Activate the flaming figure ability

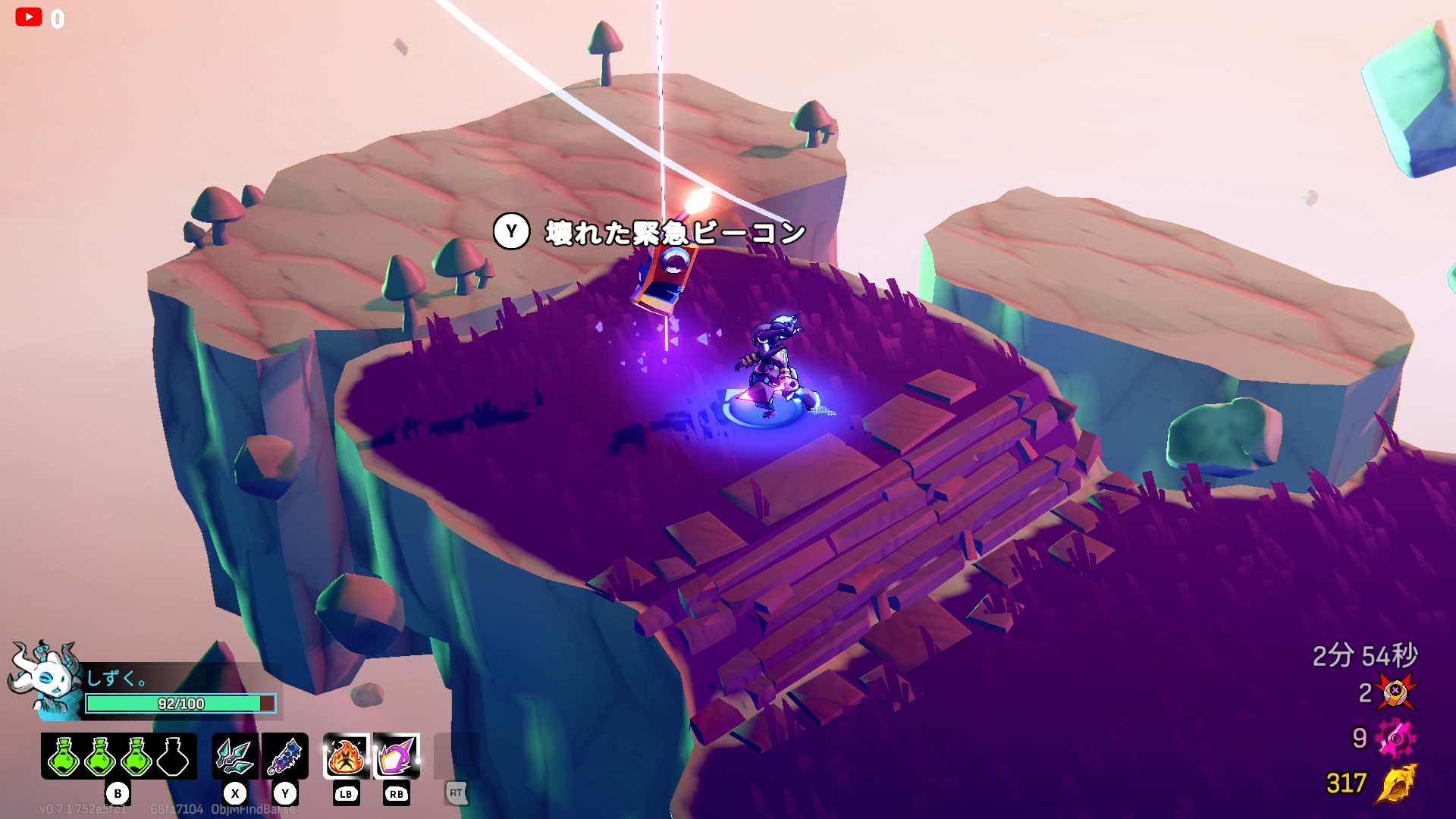point(346,756)
